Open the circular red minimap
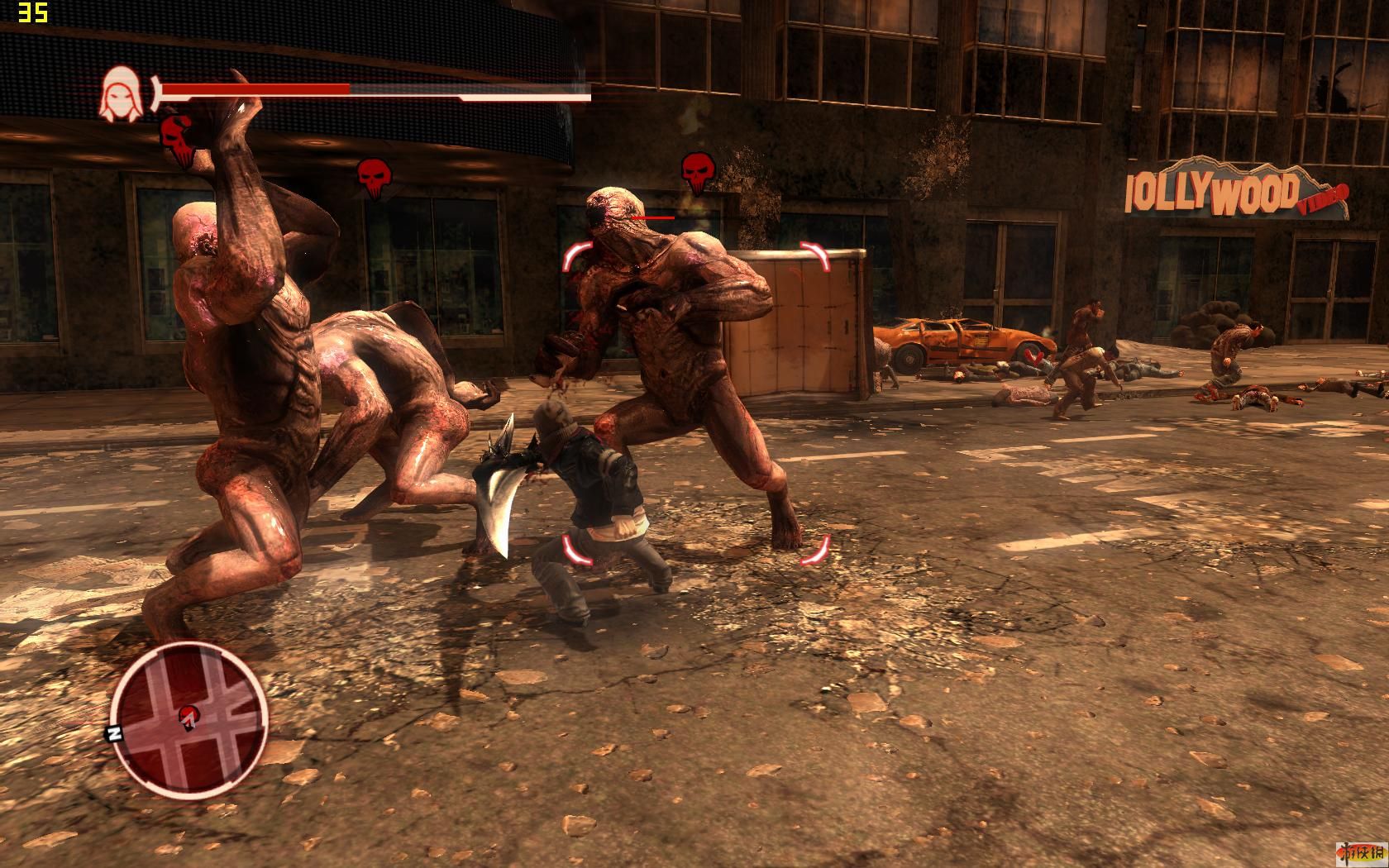This screenshot has height=868, width=1389. click(x=189, y=722)
